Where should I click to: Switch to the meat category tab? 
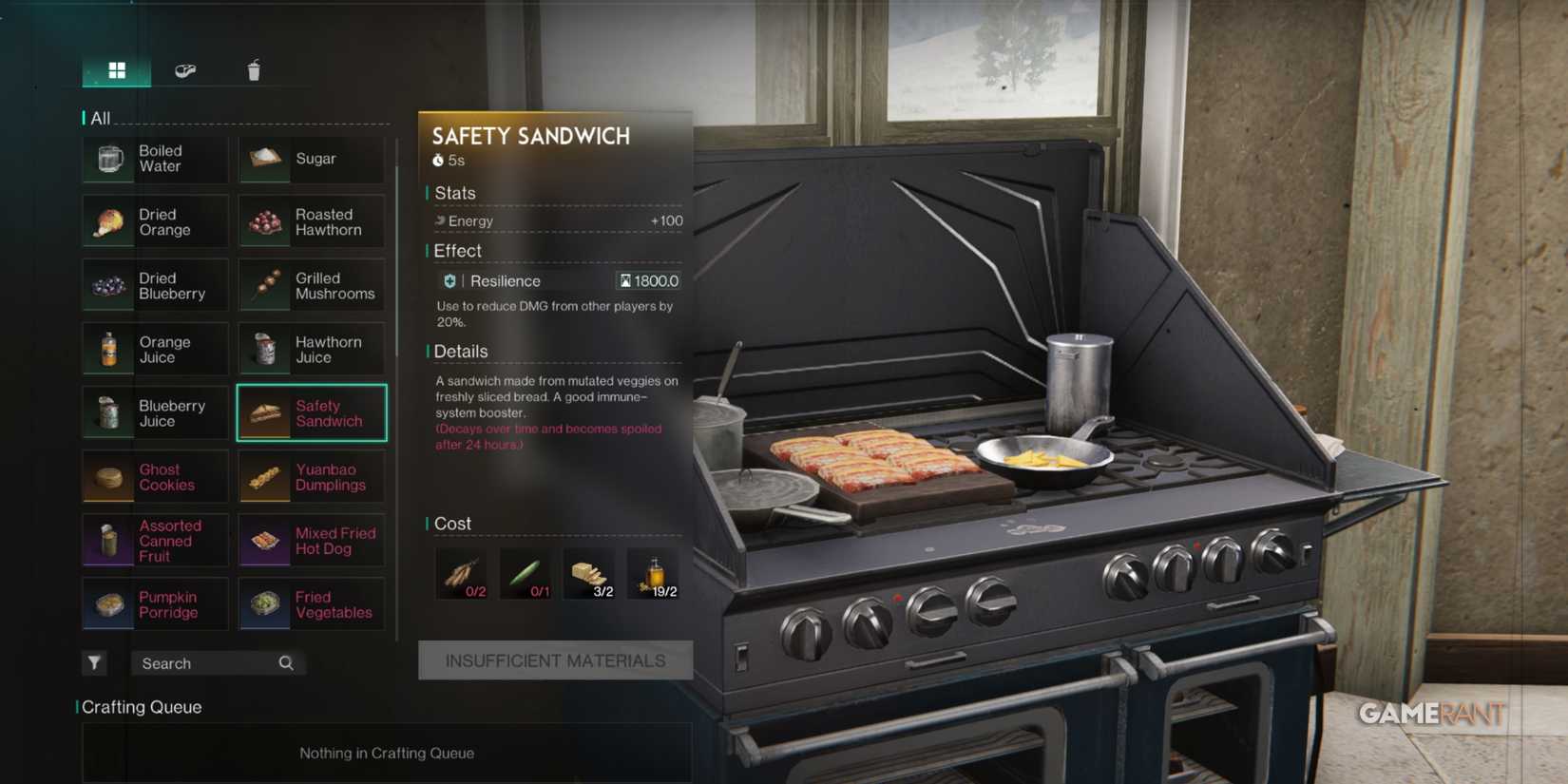187,68
